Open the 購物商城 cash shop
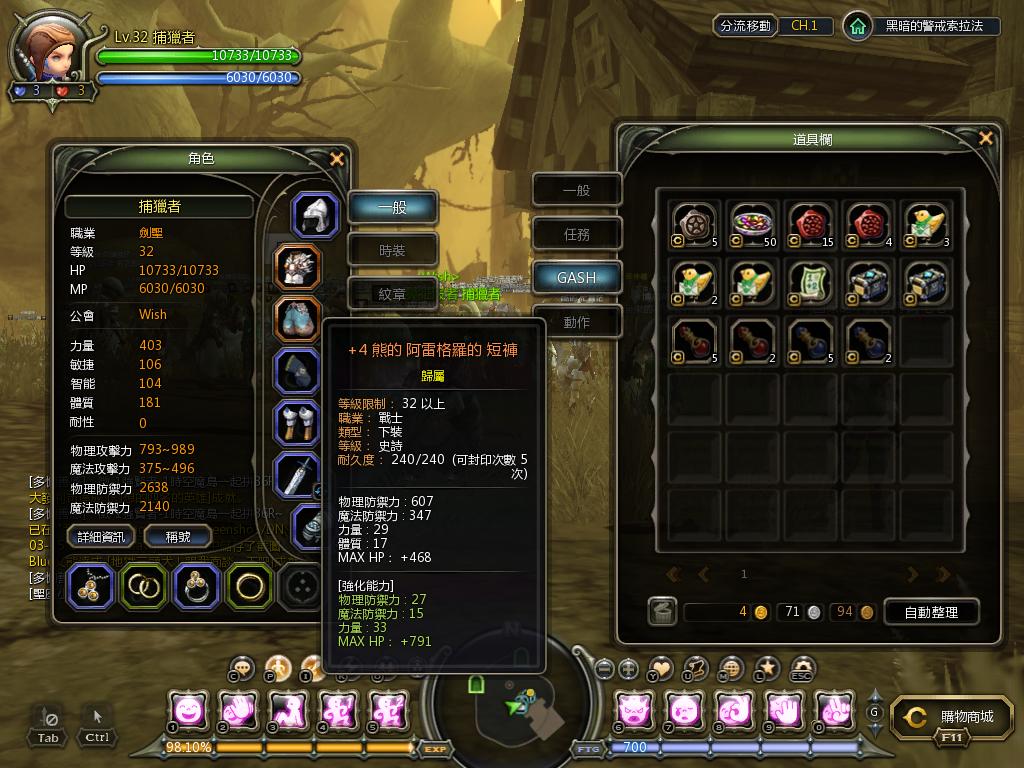Screen dimensions: 1024x768 946,718
